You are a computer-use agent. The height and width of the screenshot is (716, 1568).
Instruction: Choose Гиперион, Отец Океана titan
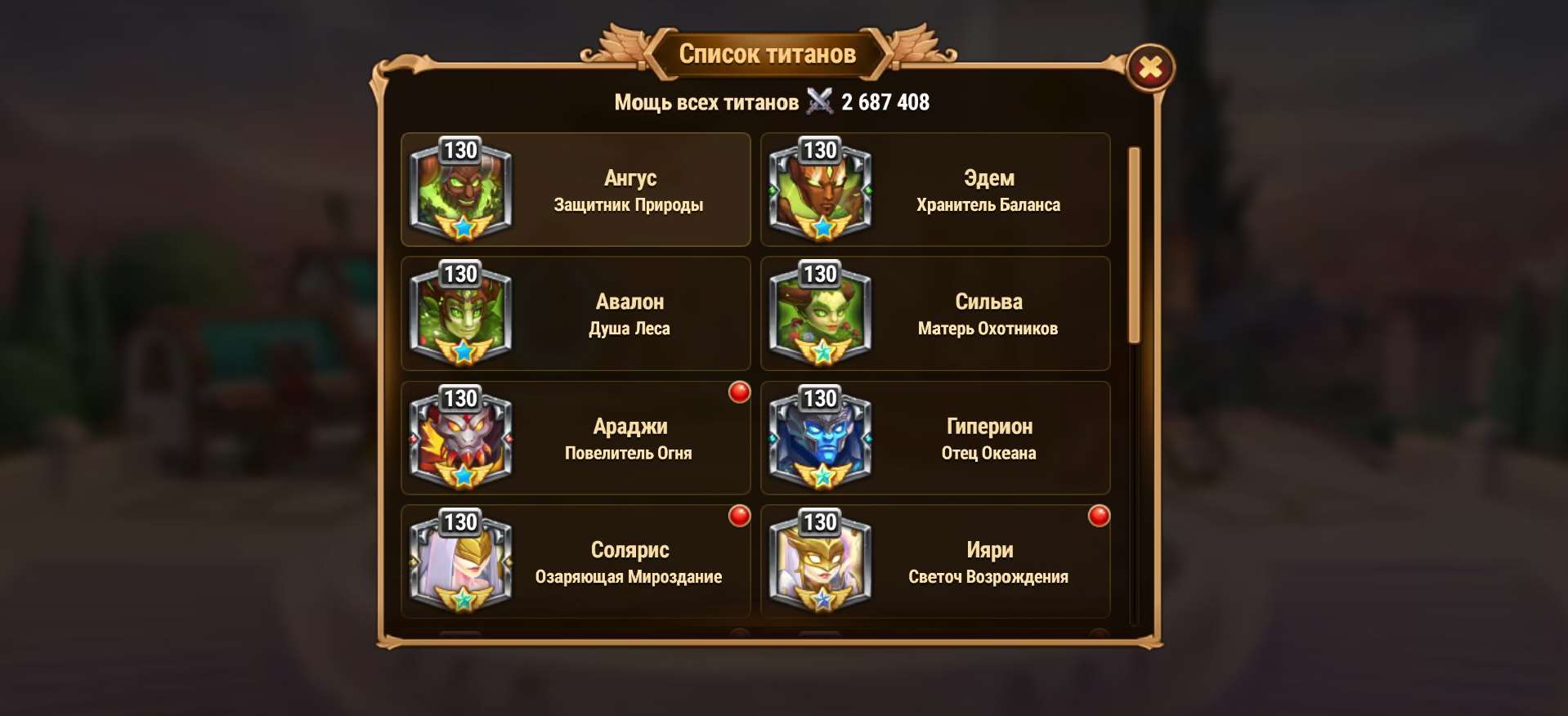(935, 438)
